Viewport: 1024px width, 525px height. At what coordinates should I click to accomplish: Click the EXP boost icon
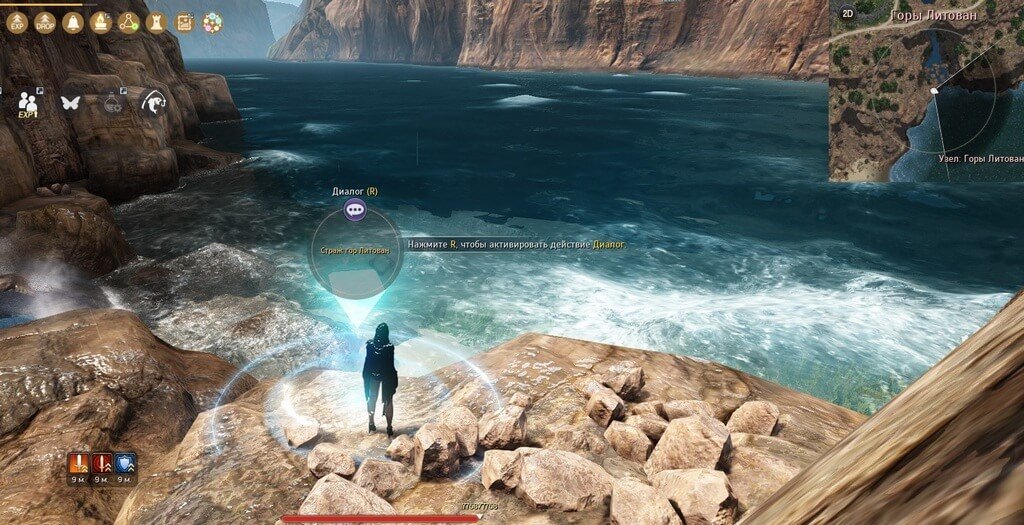point(18,22)
